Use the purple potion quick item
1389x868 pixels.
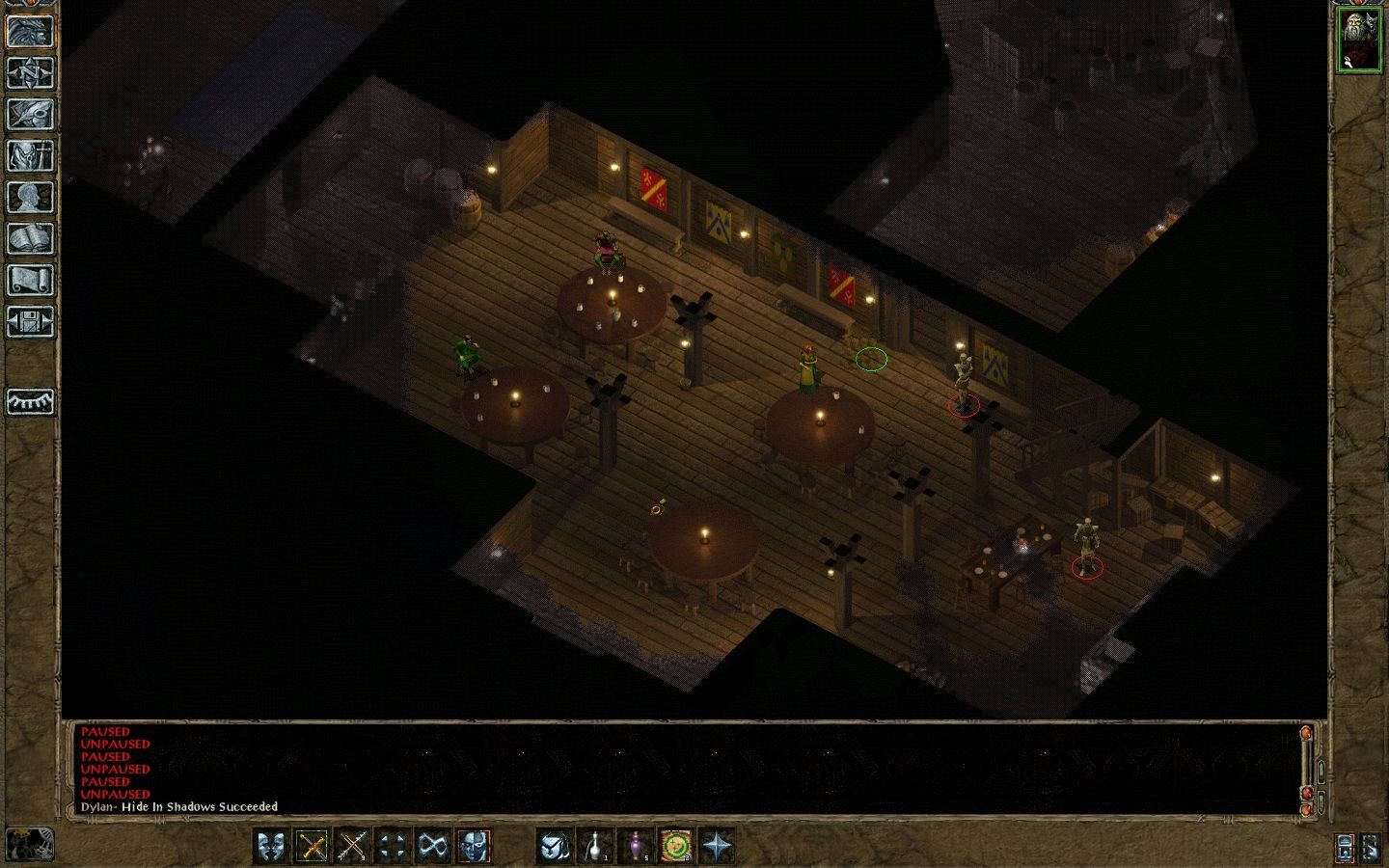[x=636, y=847]
